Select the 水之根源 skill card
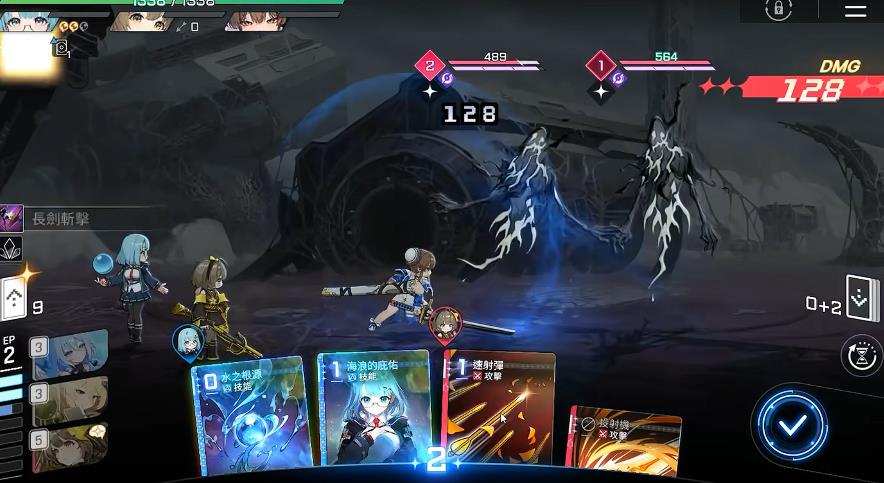This screenshot has width=884, height=483. [x=248, y=415]
